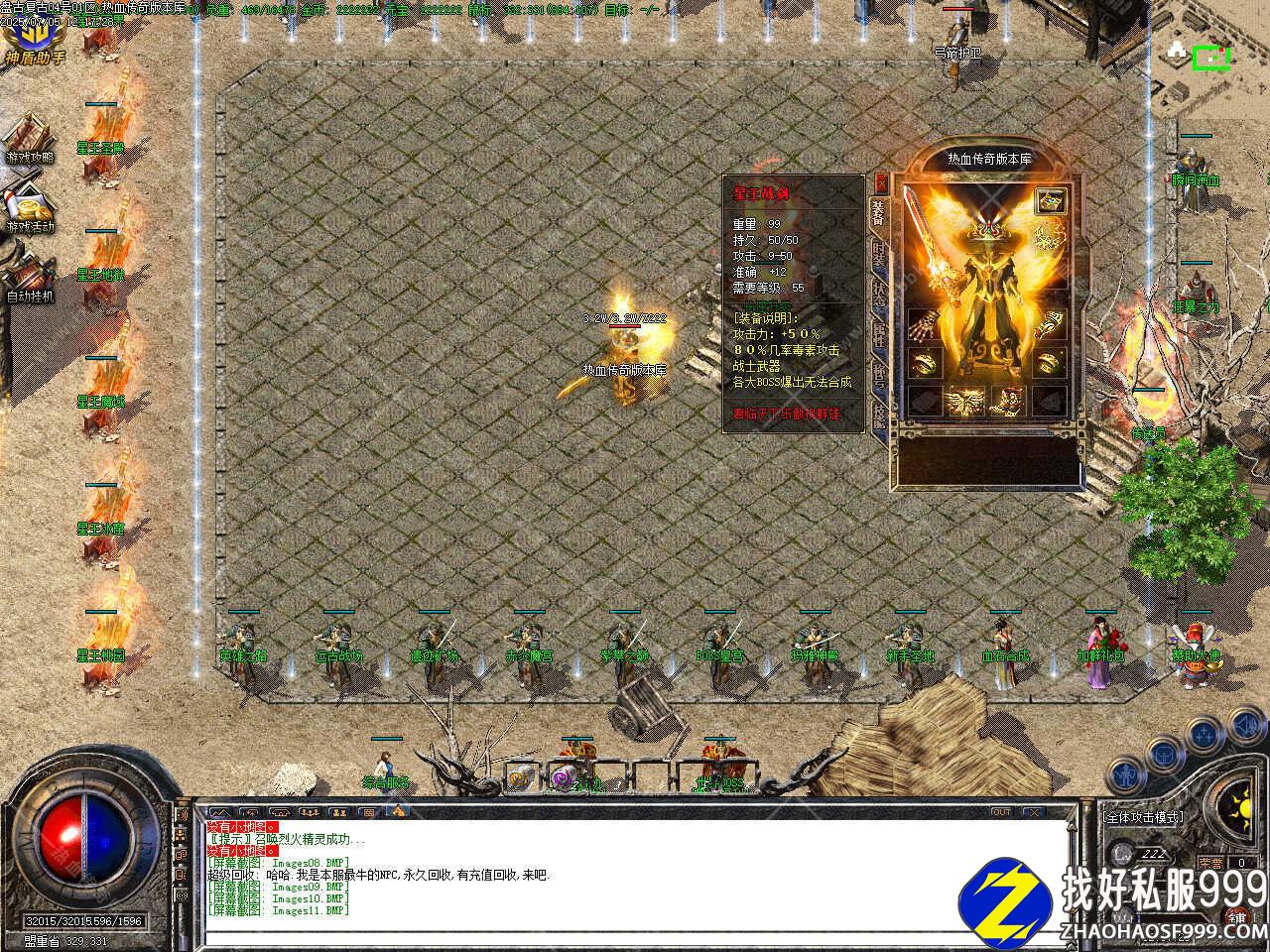Screen dimensions: 1270x952
Task: Use the yellow scroll hotbar item
Action: click(x=519, y=779)
